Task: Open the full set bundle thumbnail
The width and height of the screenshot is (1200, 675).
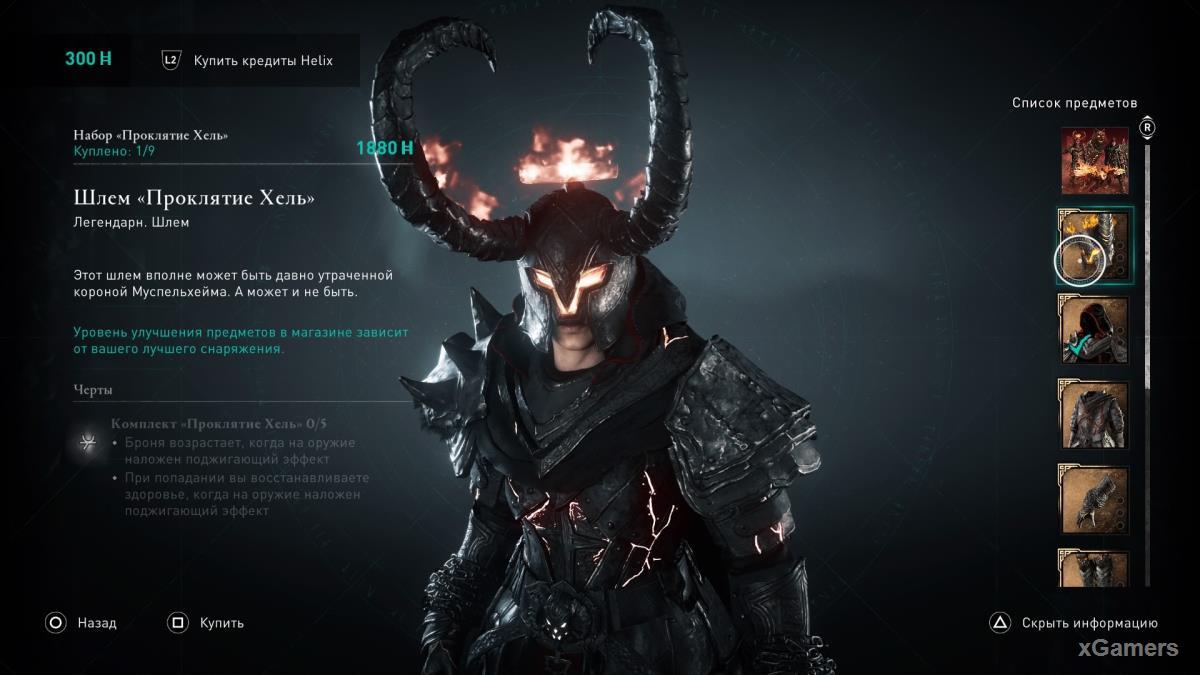Action: click(x=1094, y=160)
